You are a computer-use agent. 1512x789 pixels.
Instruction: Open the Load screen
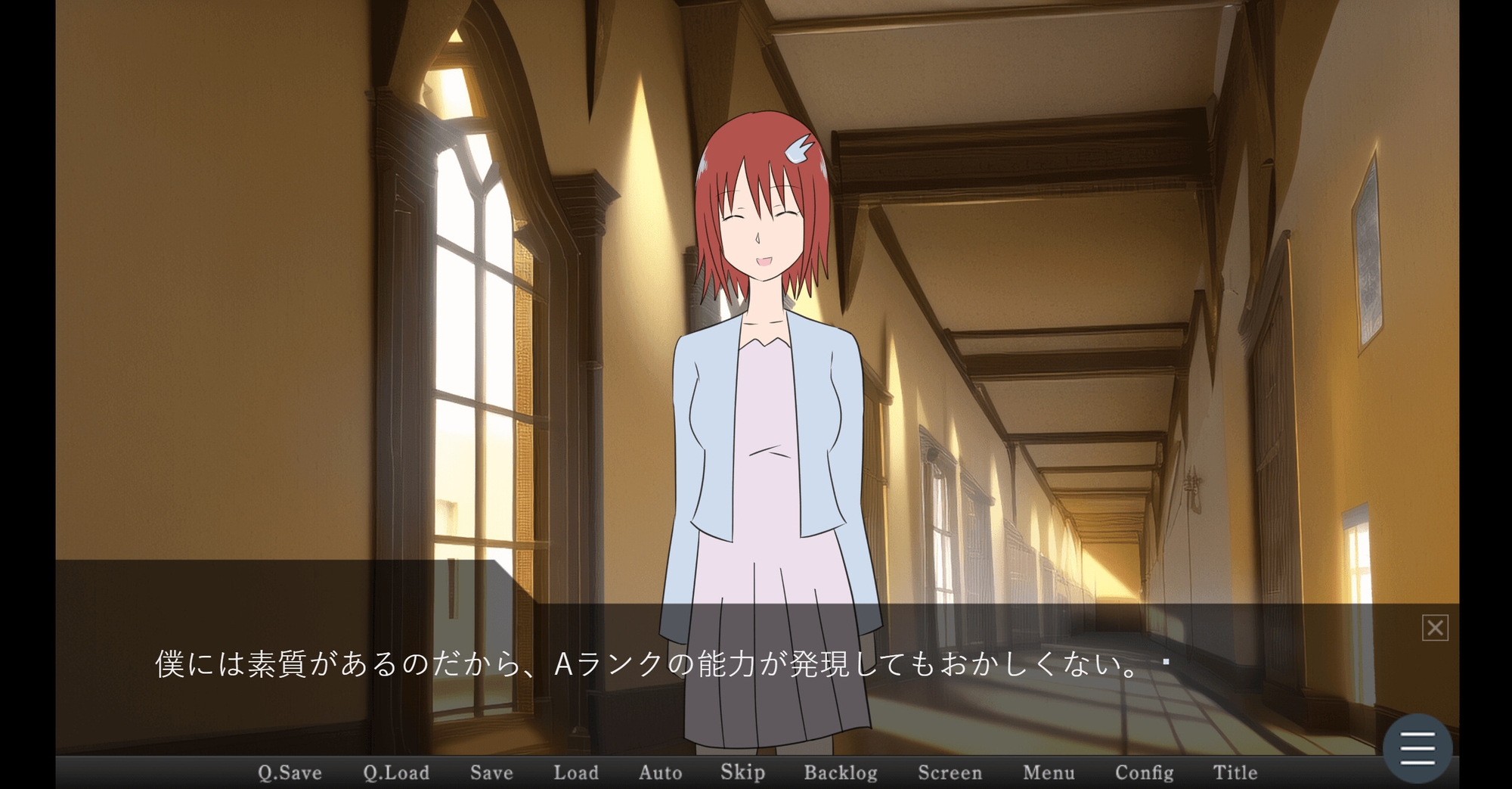[576, 772]
